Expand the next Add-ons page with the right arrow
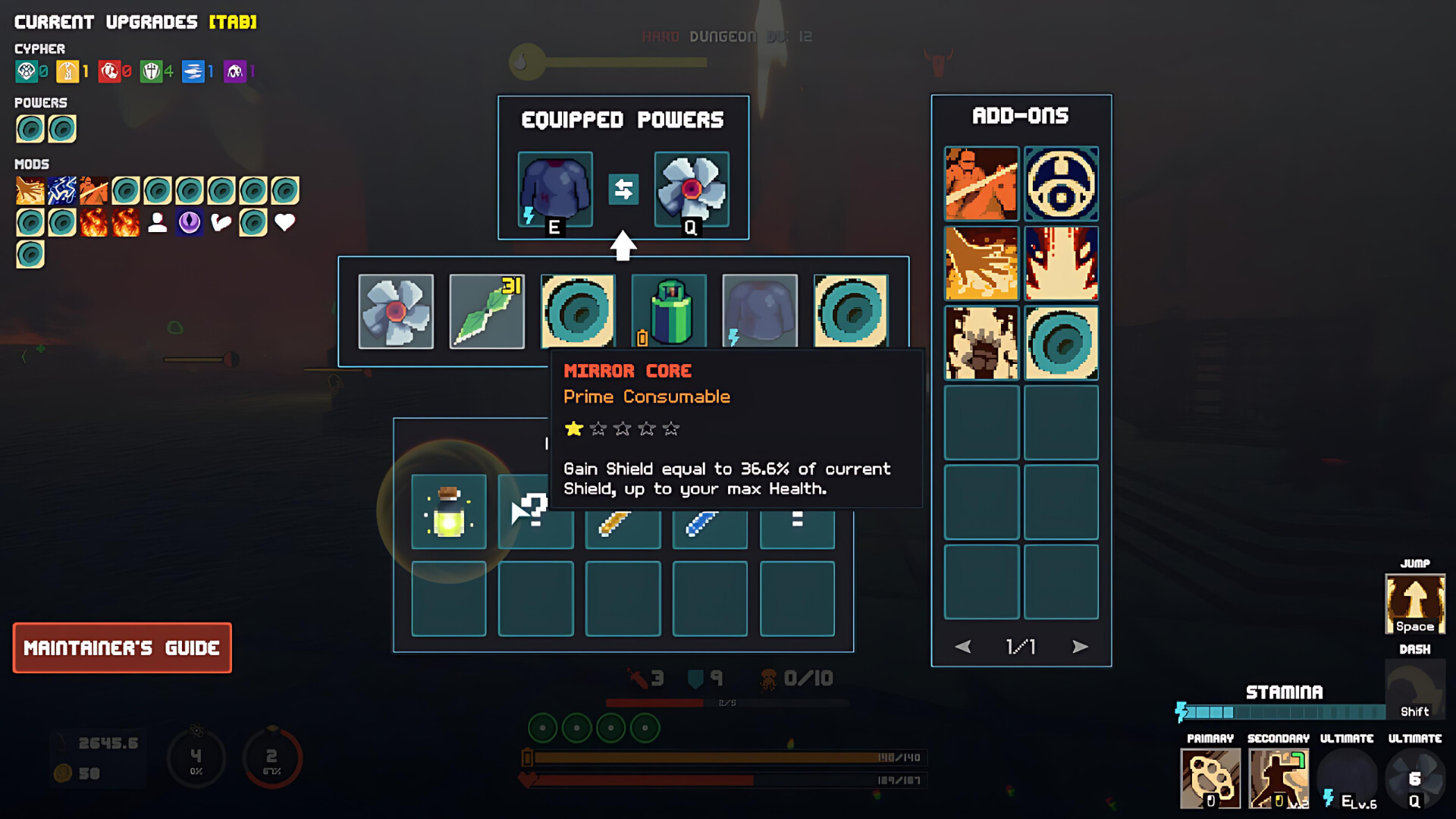1456x819 pixels. 1080,647
